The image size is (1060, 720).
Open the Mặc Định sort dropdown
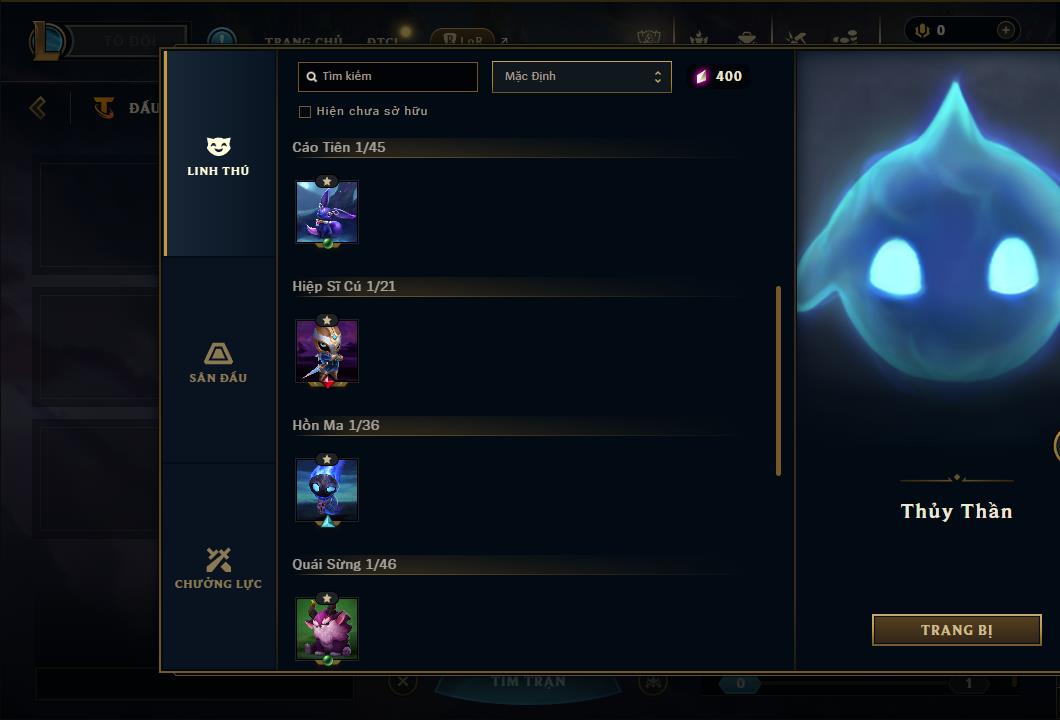point(581,77)
